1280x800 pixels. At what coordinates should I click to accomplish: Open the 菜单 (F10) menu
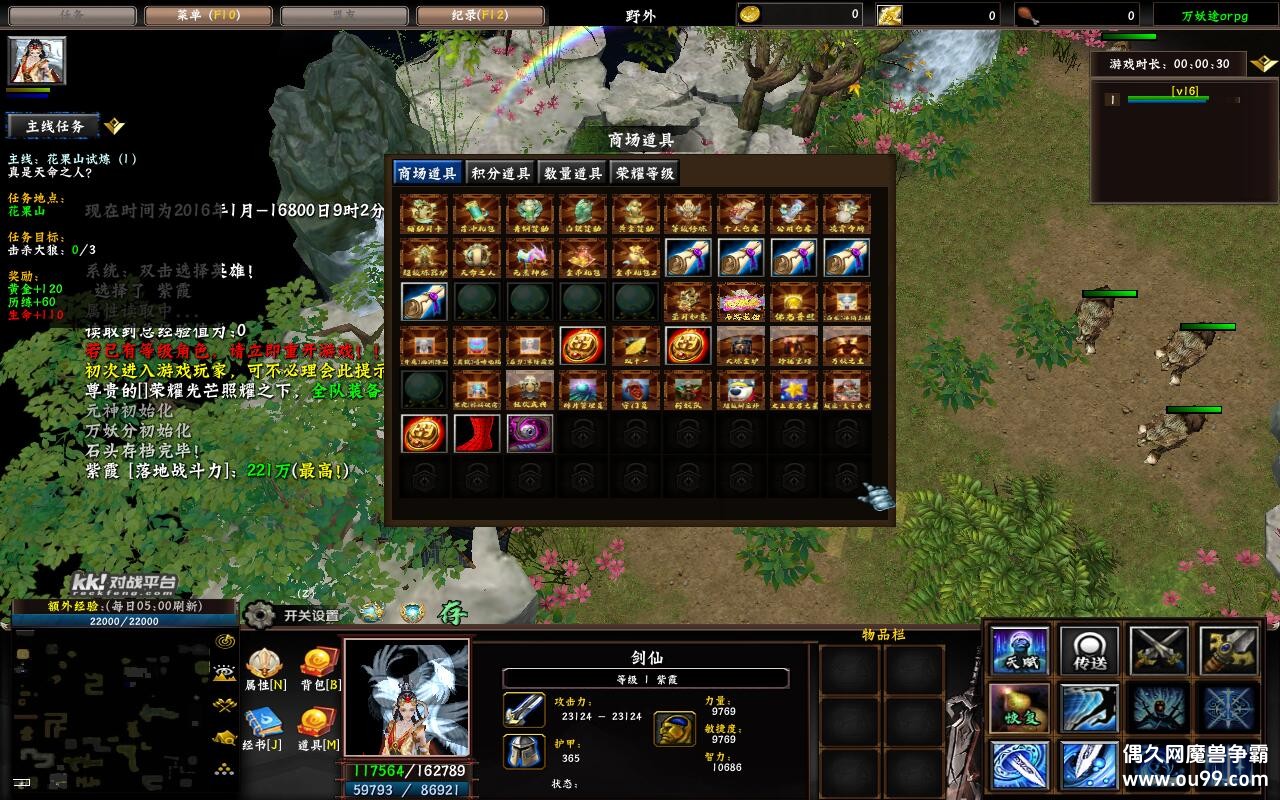tap(207, 14)
